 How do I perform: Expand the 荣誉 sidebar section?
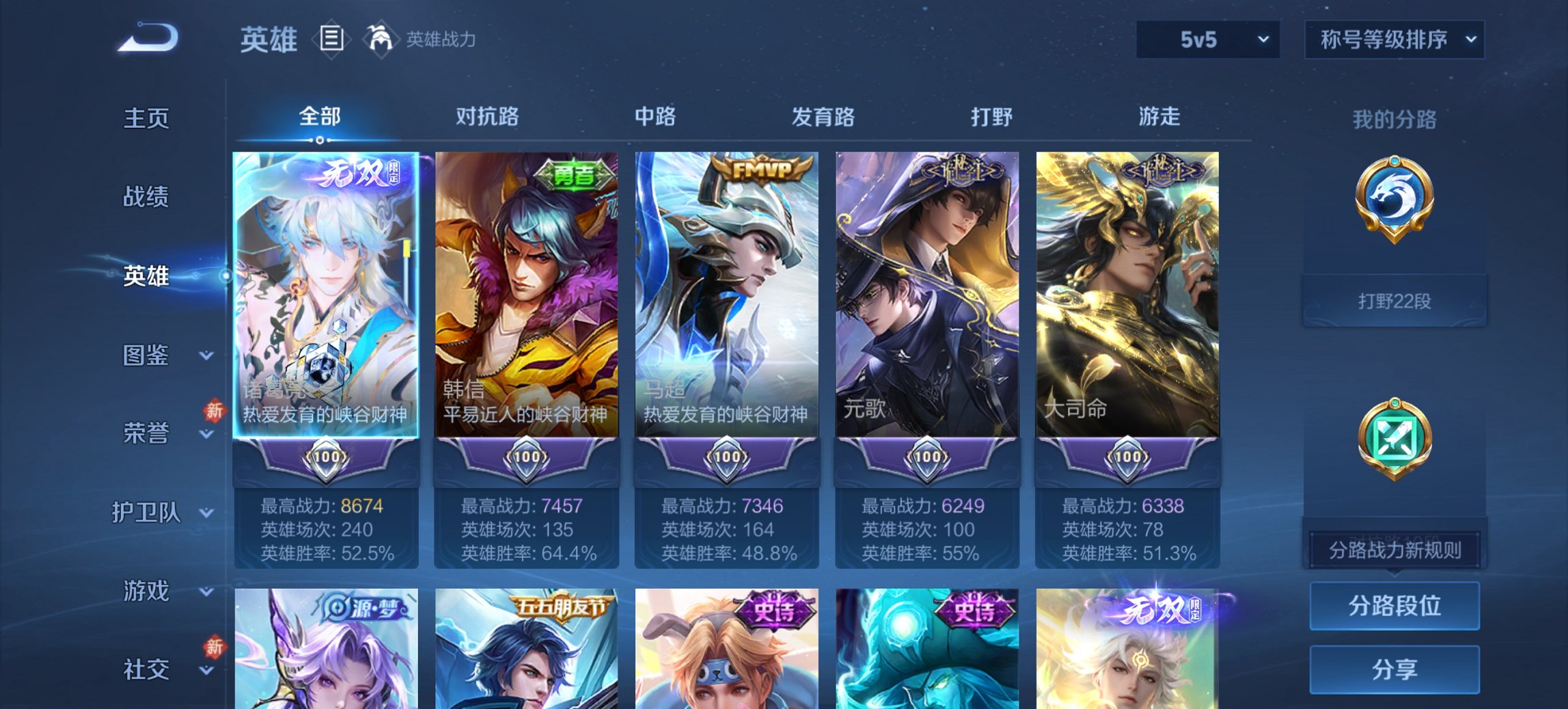click(164, 432)
